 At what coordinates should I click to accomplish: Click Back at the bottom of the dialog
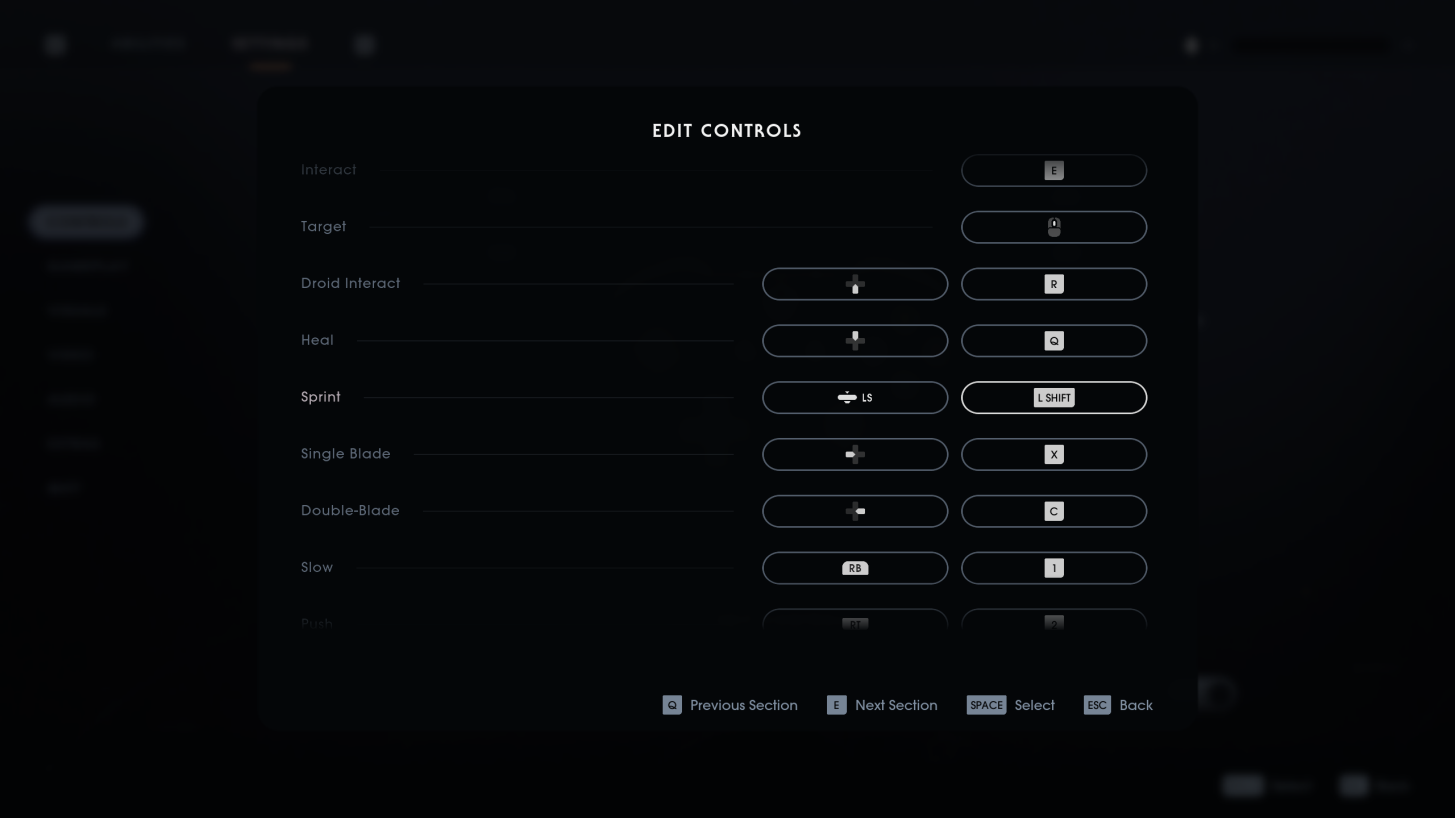pos(1118,705)
